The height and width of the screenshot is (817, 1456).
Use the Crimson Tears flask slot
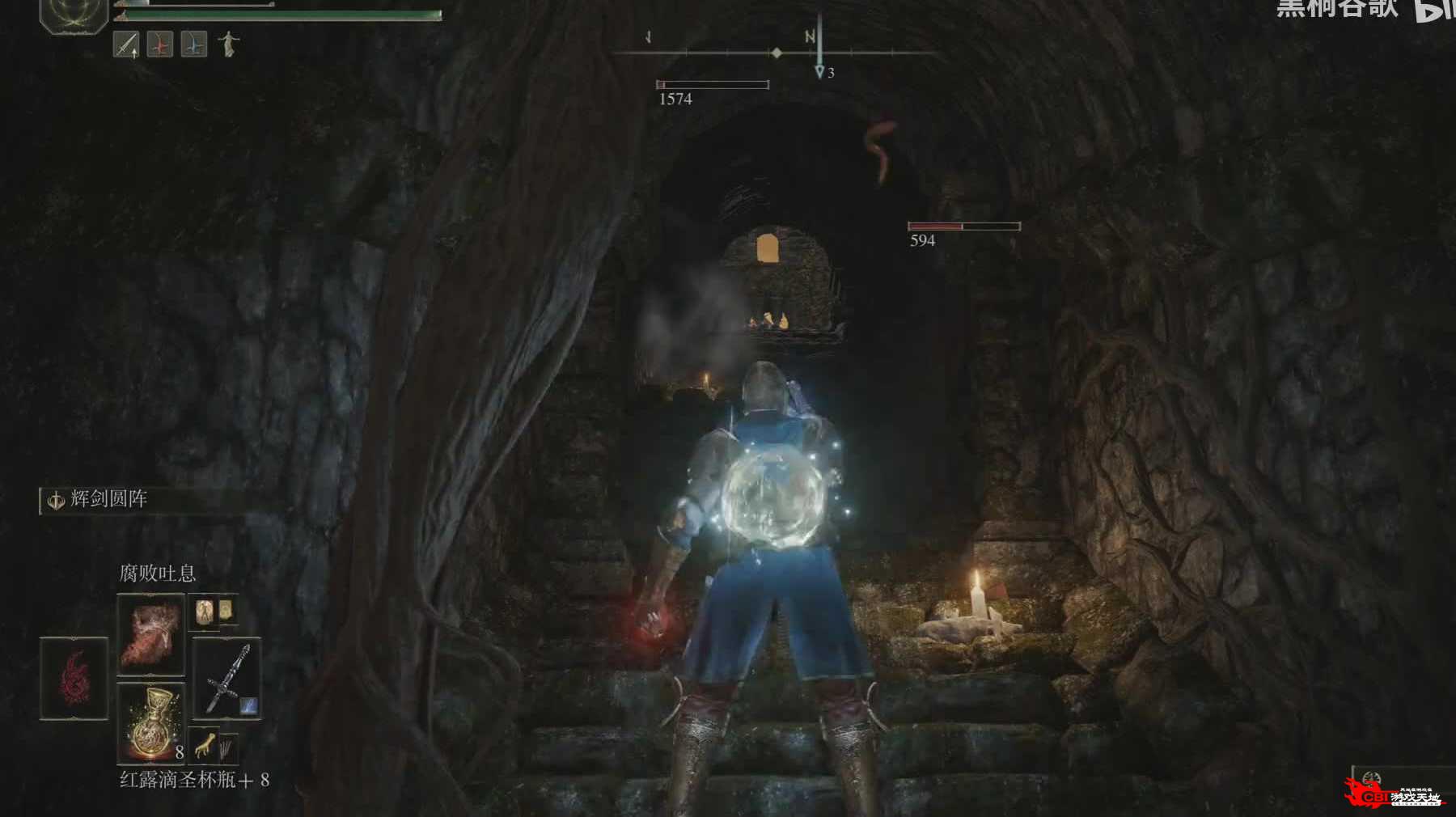point(151,722)
